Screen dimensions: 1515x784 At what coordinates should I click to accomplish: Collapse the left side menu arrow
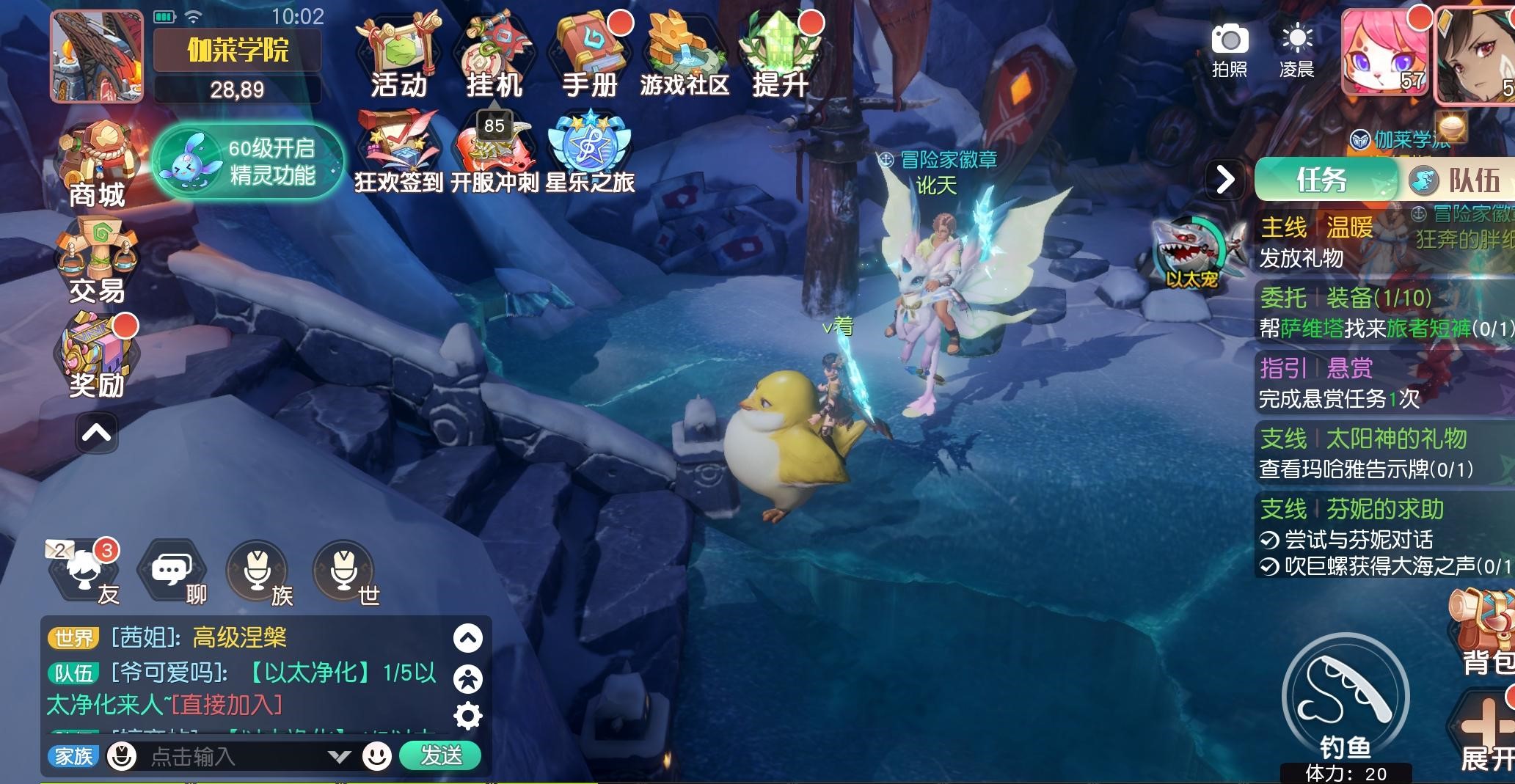(x=97, y=433)
